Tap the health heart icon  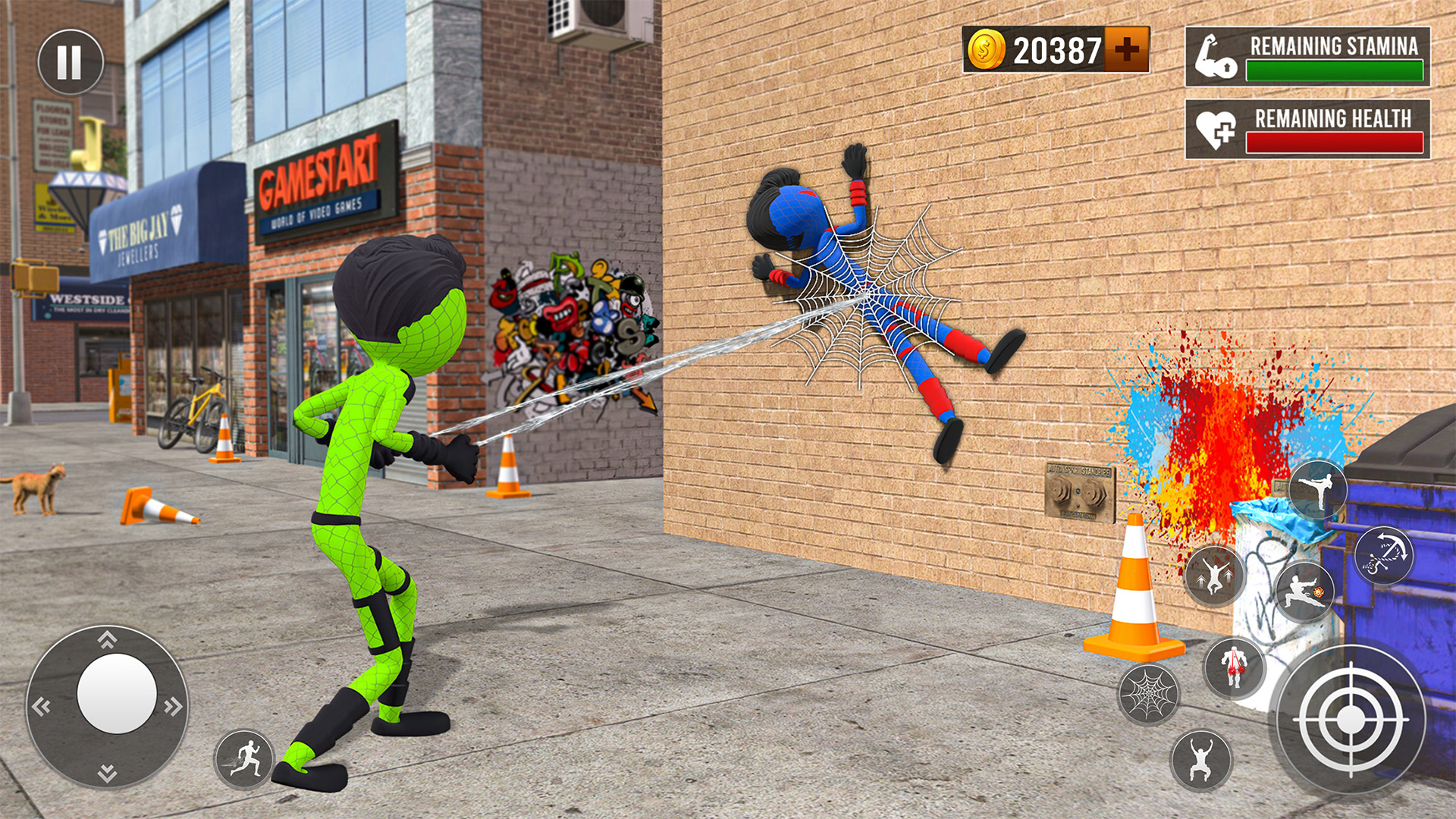pyautogui.click(x=1215, y=130)
